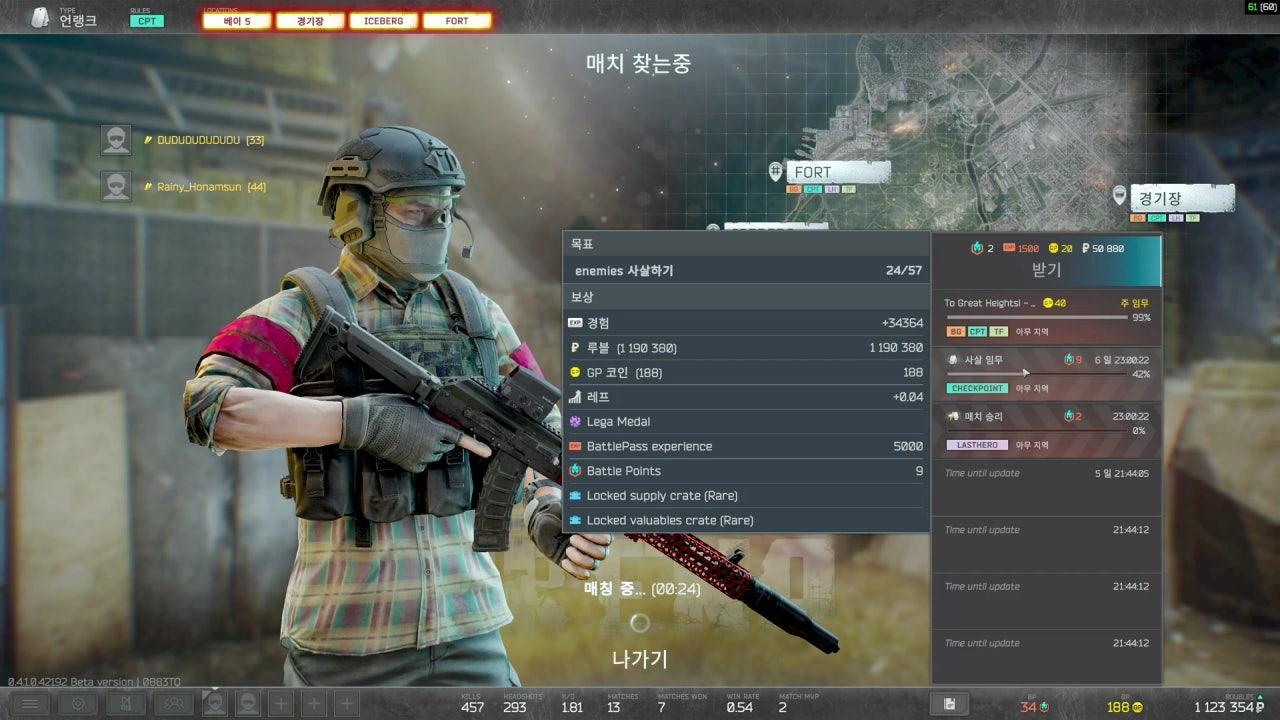Click the 나가기 exit button
The image size is (1280, 720).
point(640,659)
